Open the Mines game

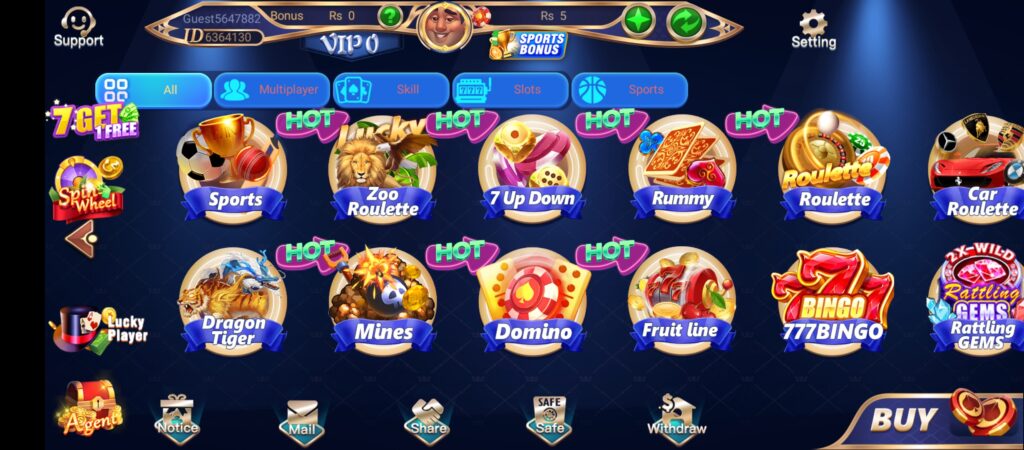(x=383, y=302)
